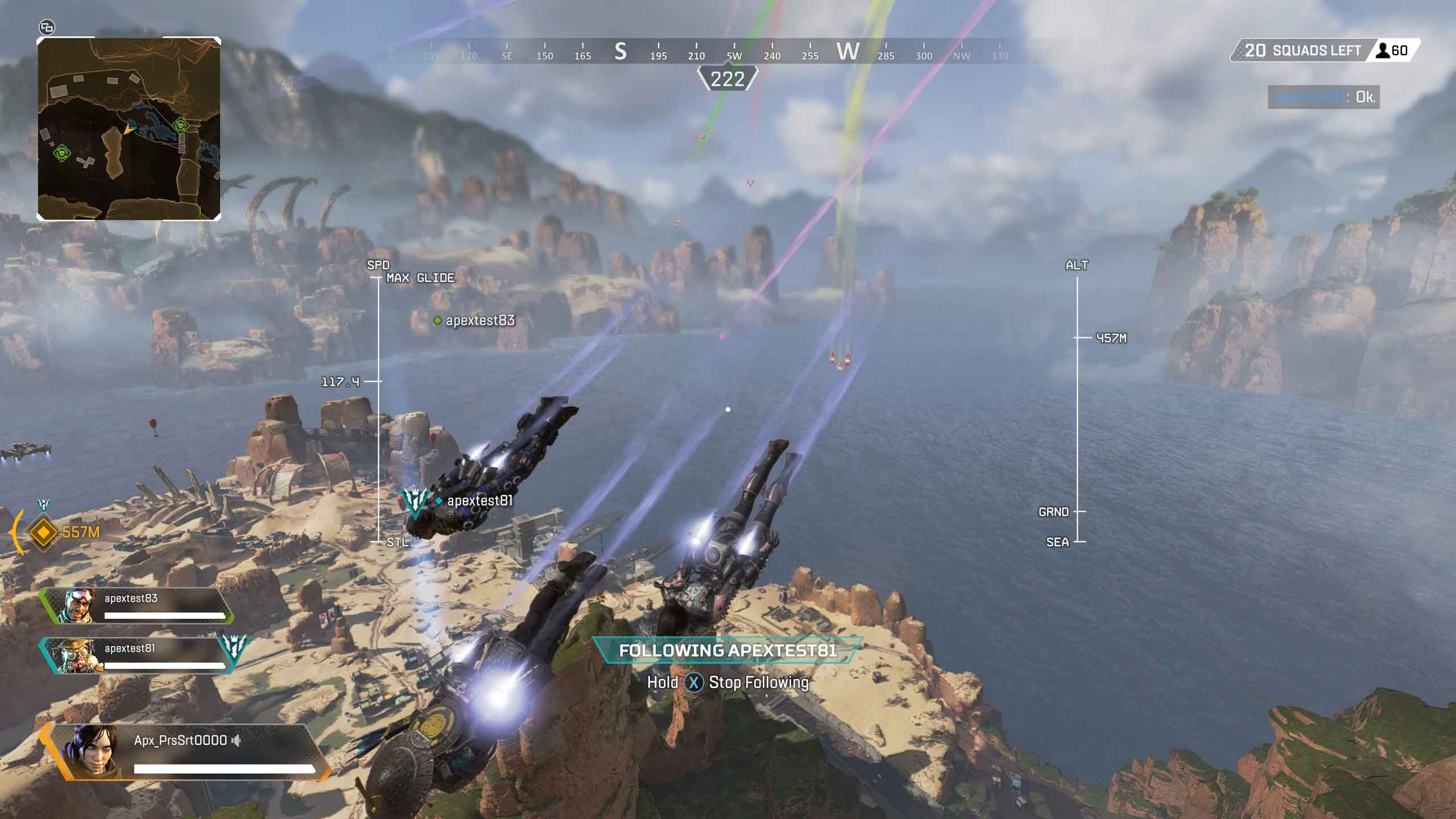Select the apextest83 teammate name tag
The height and width of the screenshot is (819, 1456).
tap(479, 321)
